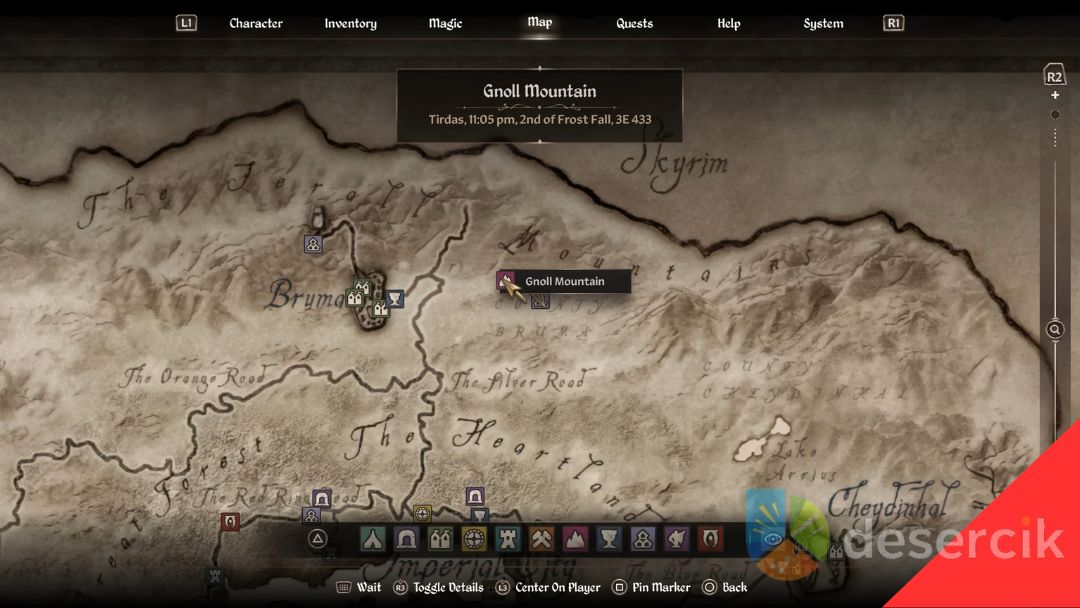1080x608 pixels.
Task: Click the magnifier handle on zoom slider
Action: (1055, 329)
